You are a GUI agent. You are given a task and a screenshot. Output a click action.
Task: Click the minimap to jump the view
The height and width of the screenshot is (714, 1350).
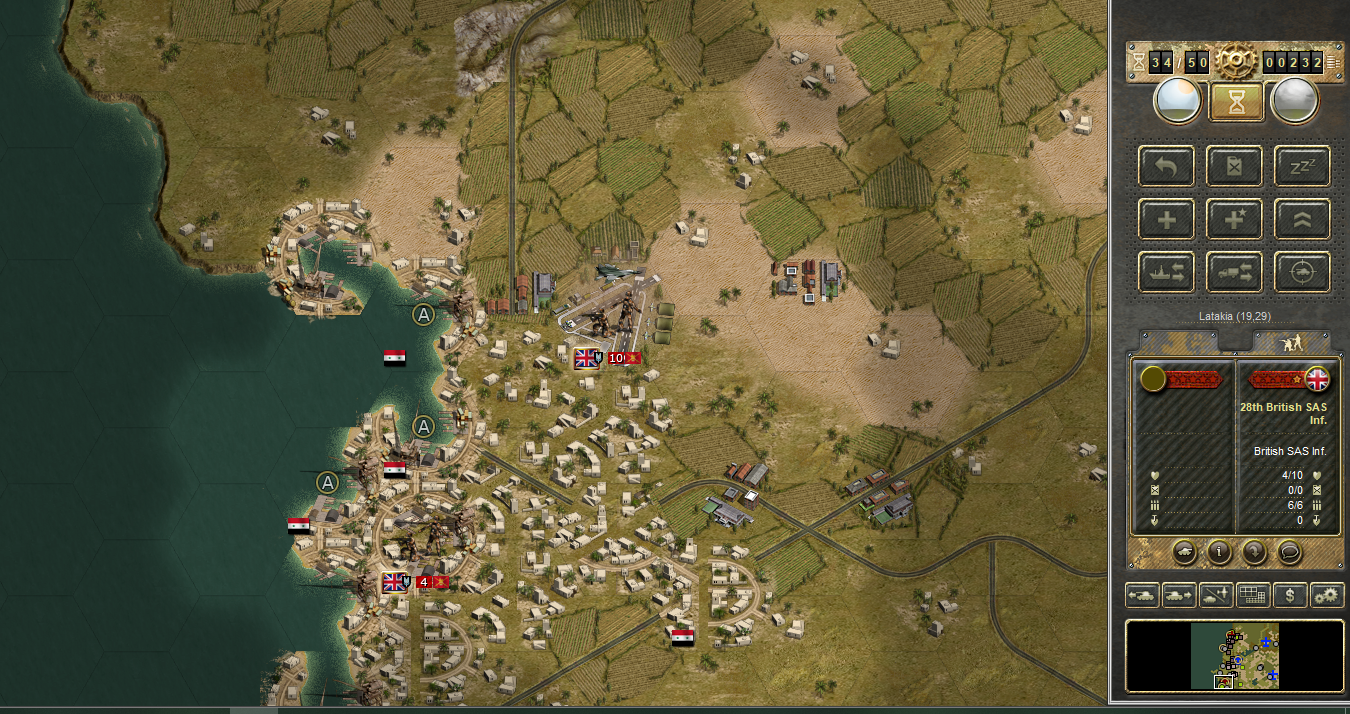(1235, 656)
